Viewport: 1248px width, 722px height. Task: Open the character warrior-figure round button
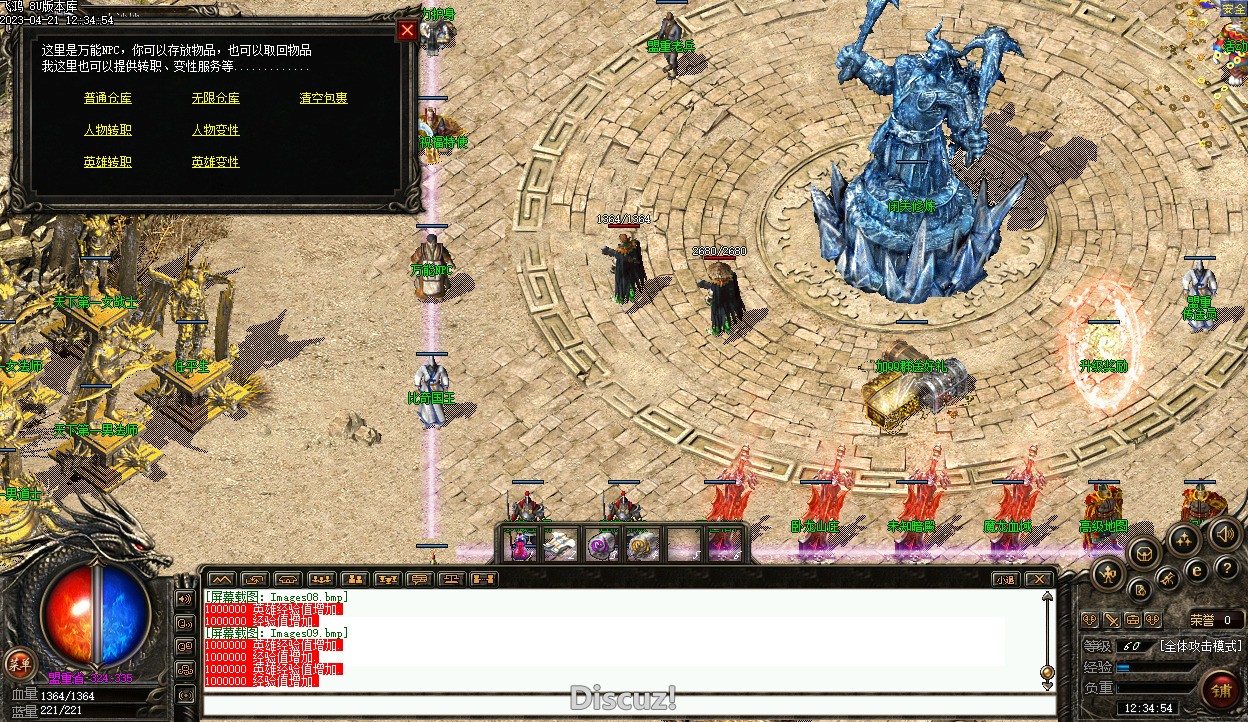tap(1108, 573)
